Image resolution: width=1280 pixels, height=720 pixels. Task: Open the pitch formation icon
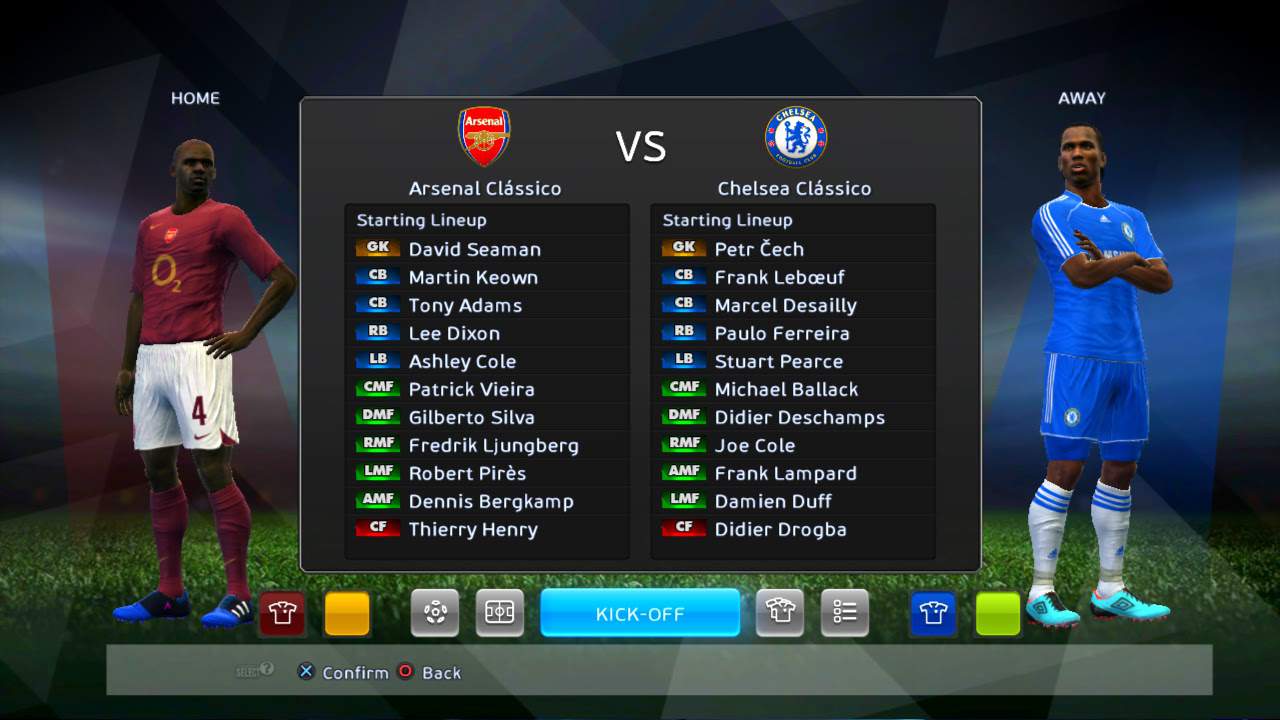(499, 613)
